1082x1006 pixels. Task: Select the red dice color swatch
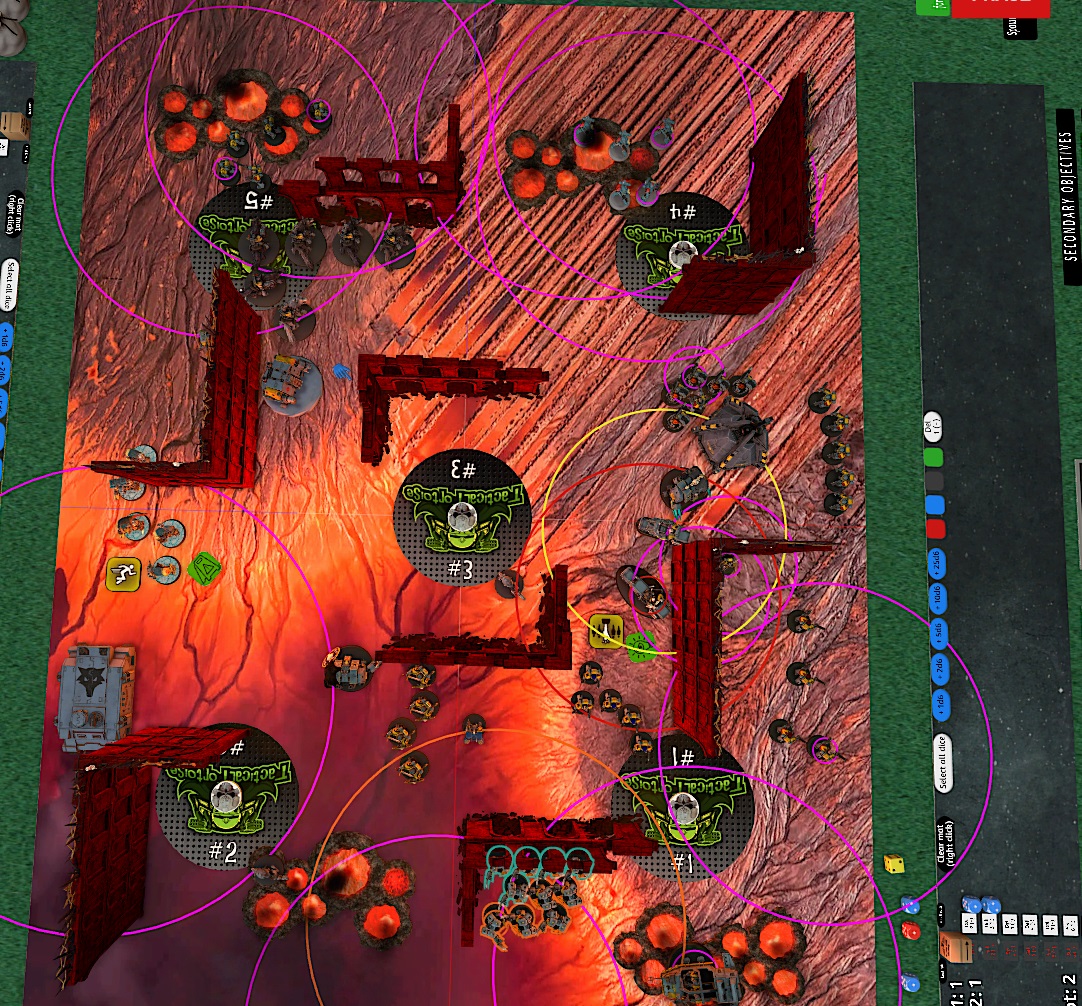(935, 529)
